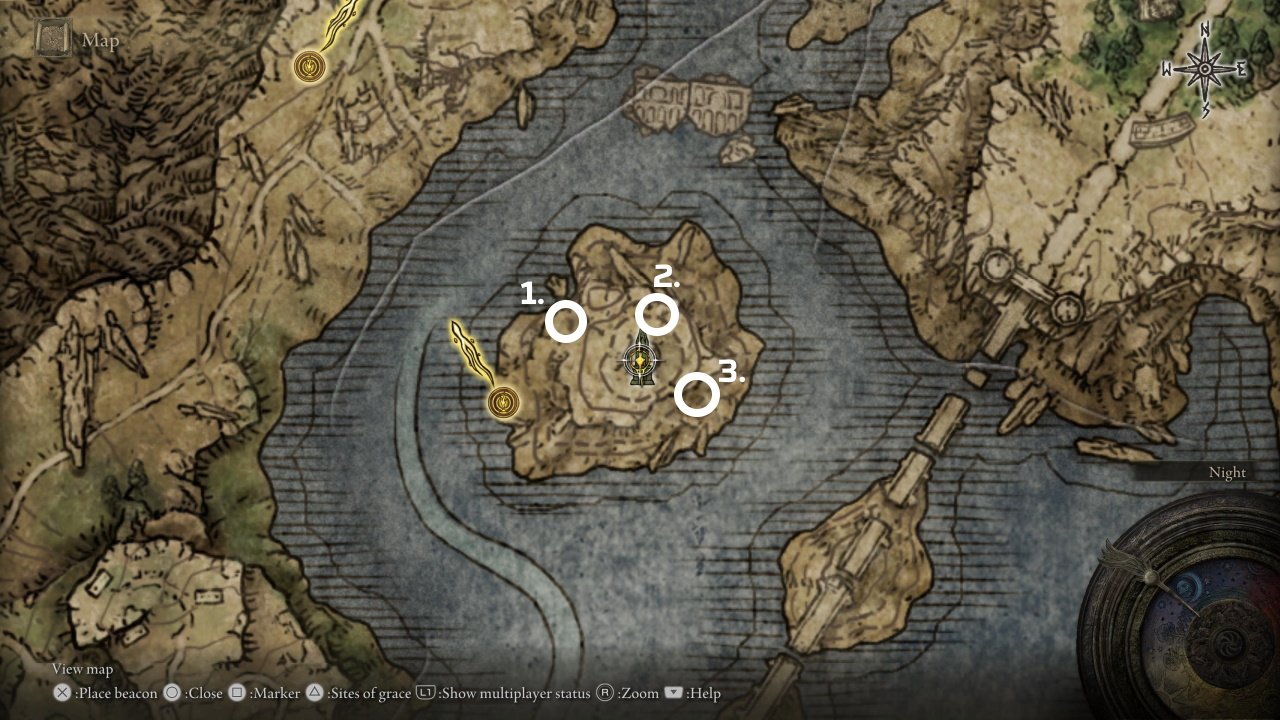Select the white circle marker numbered 1
Image resolution: width=1280 pixels, height=720 pixels.
tap(566, 322)
